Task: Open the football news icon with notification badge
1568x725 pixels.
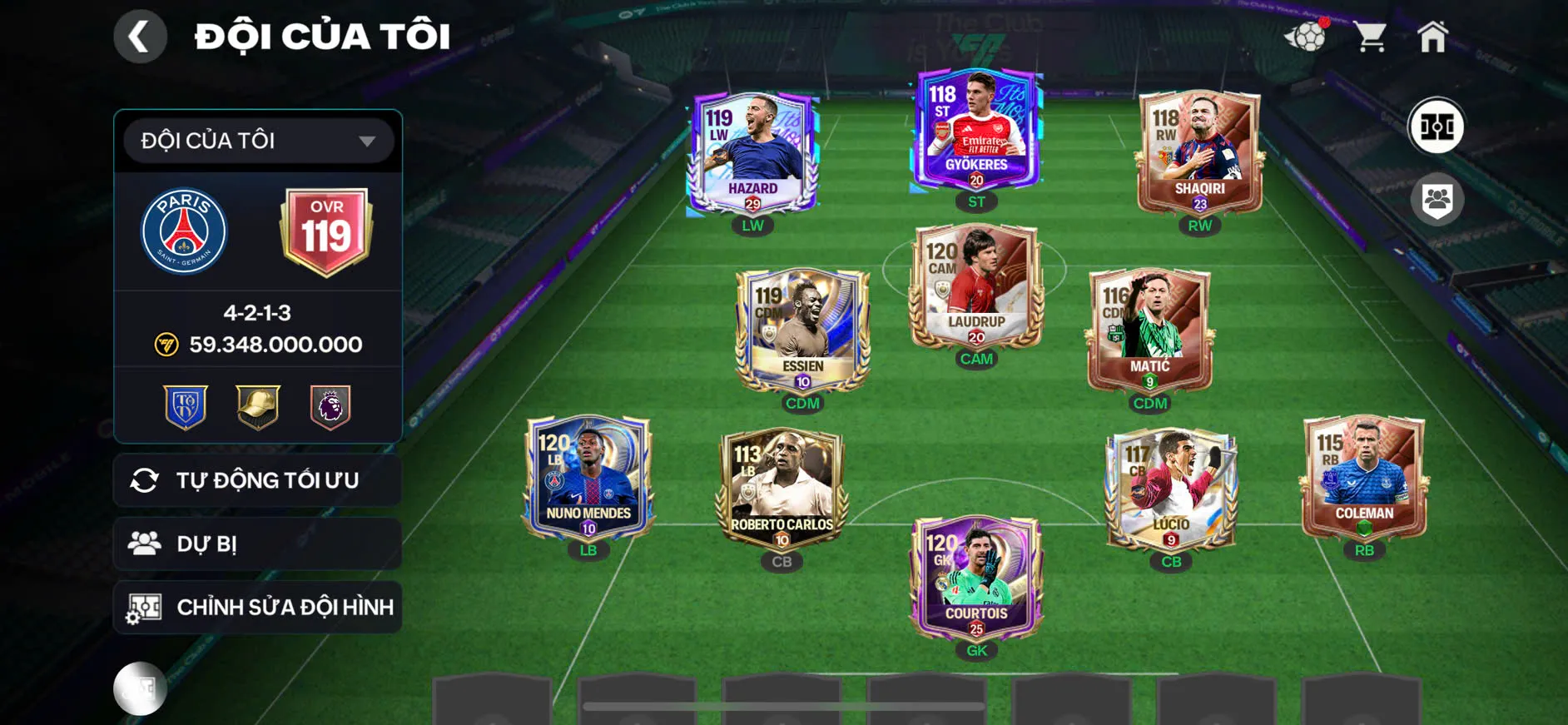Action: pyautogui.click(x=1309, y=37)
